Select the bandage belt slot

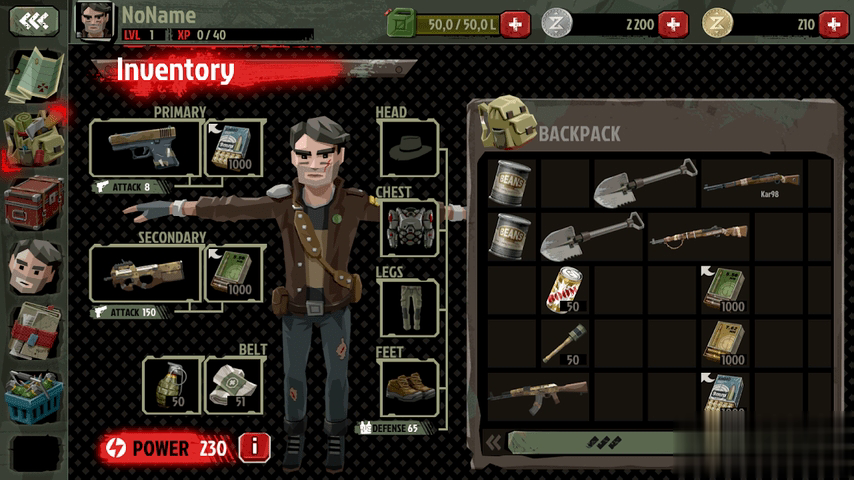tap(232, 384)
